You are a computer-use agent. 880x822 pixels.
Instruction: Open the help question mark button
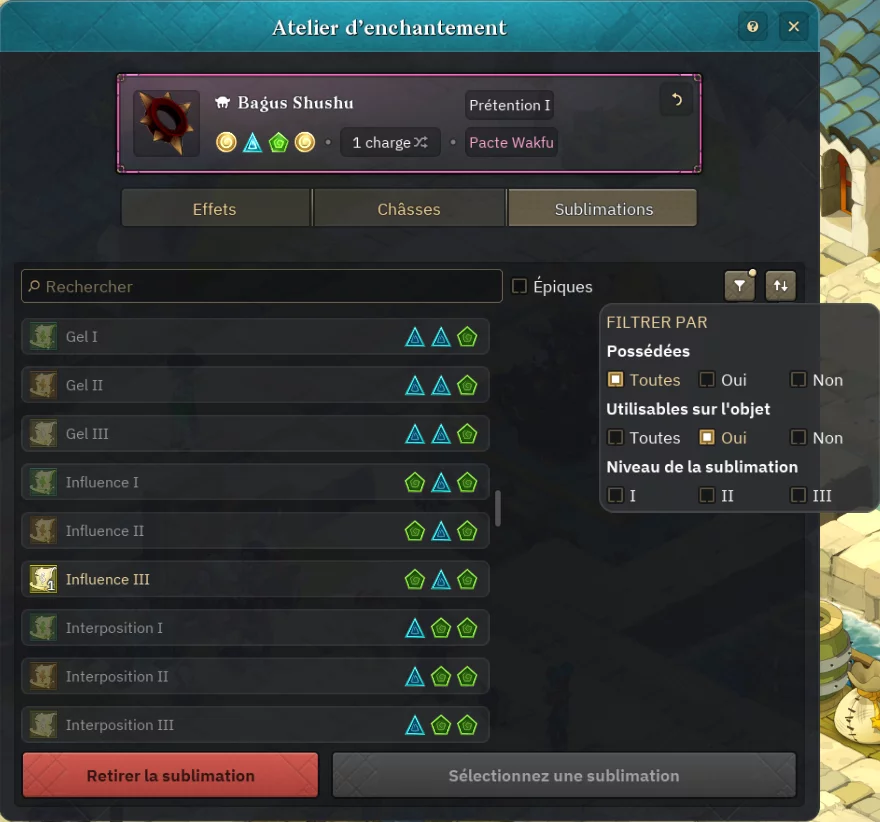(753, 27)
